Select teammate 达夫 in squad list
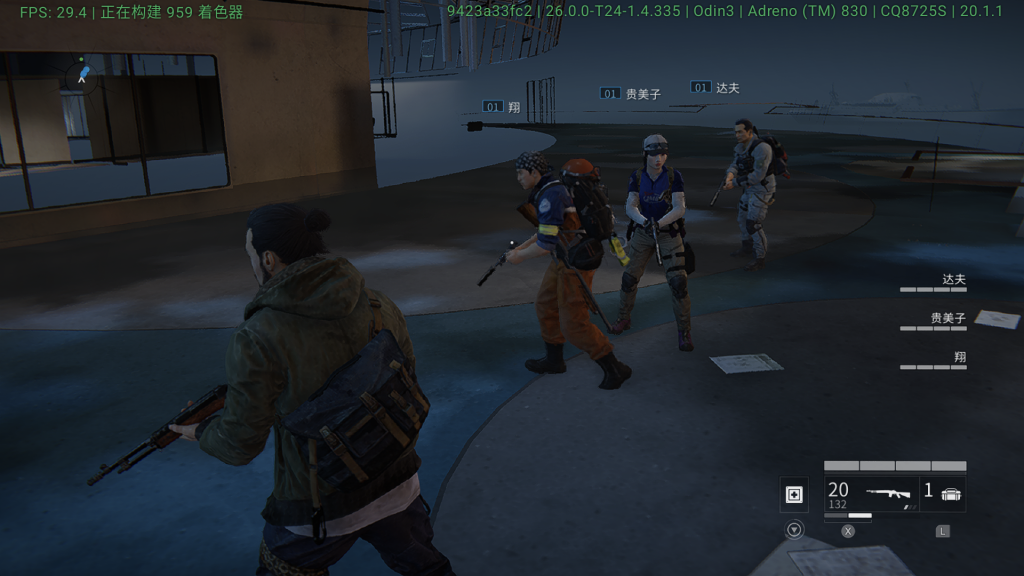 [933, 282]
